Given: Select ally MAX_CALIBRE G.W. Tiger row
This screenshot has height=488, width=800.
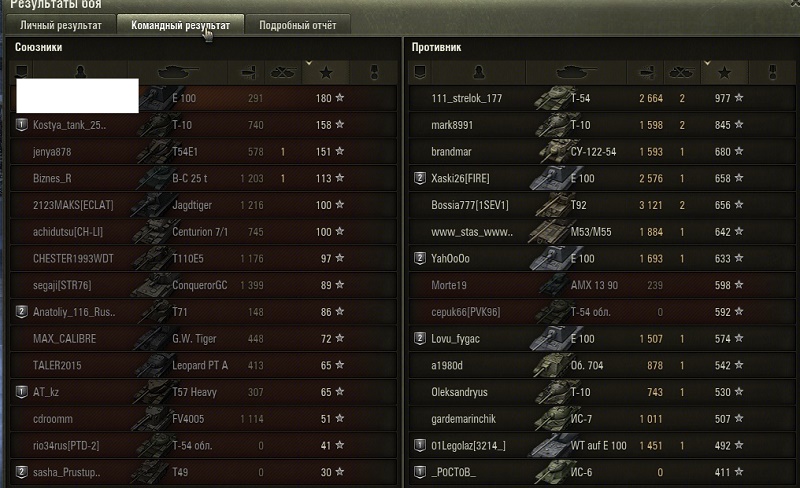Looking at the screenshot, I should 200,338.
